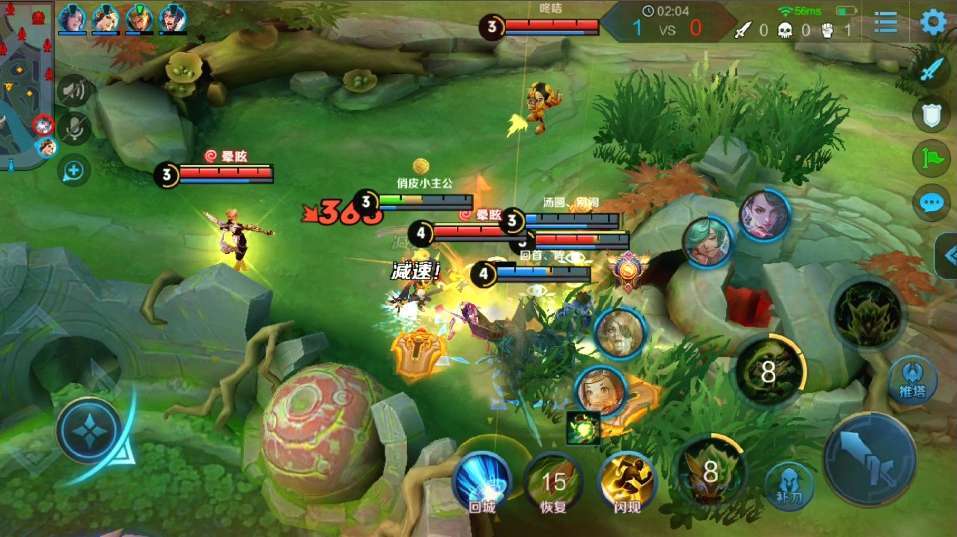Open the quick chat bubble
This screenshot has width=957, height=537.
(x=931, y=203)
